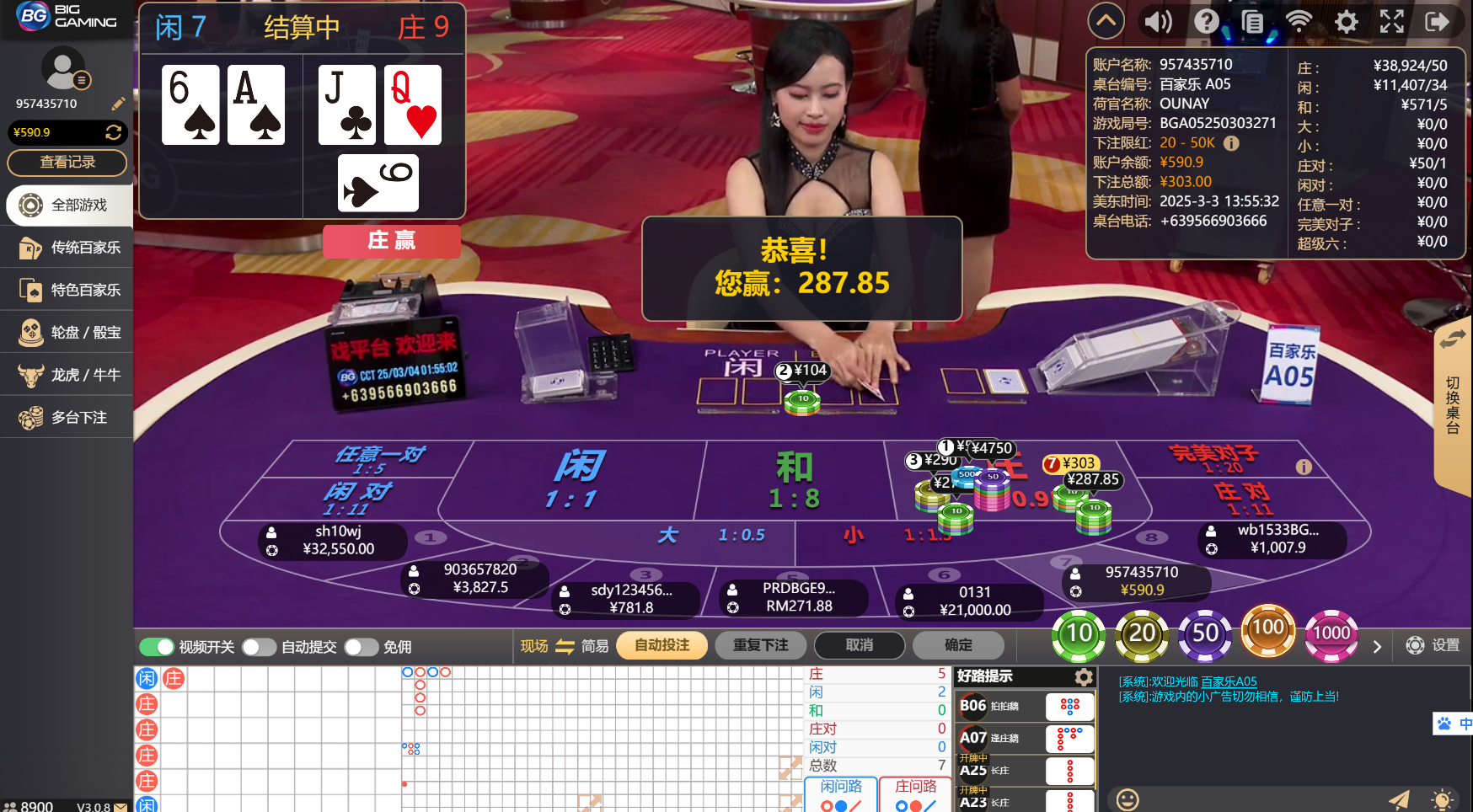This screenshot has width=1473, height=812.
Task: Toggle the 视频开关 video switch
Action: 156,647
